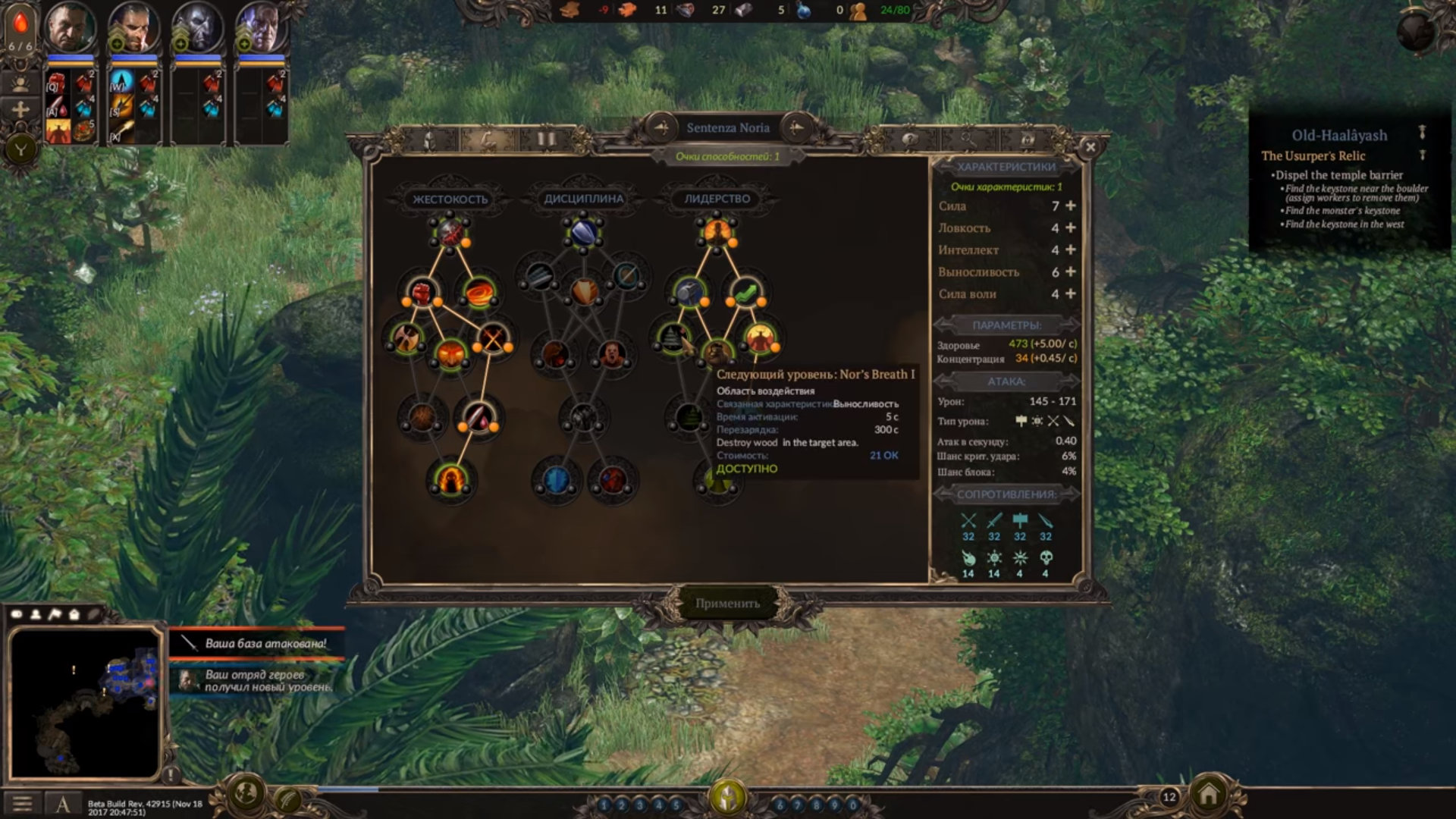Image resolution: width=1456 pixels, height=819 pixels.
Task: Select the red fist skill in Жестокость
Action: pos(422,291)
